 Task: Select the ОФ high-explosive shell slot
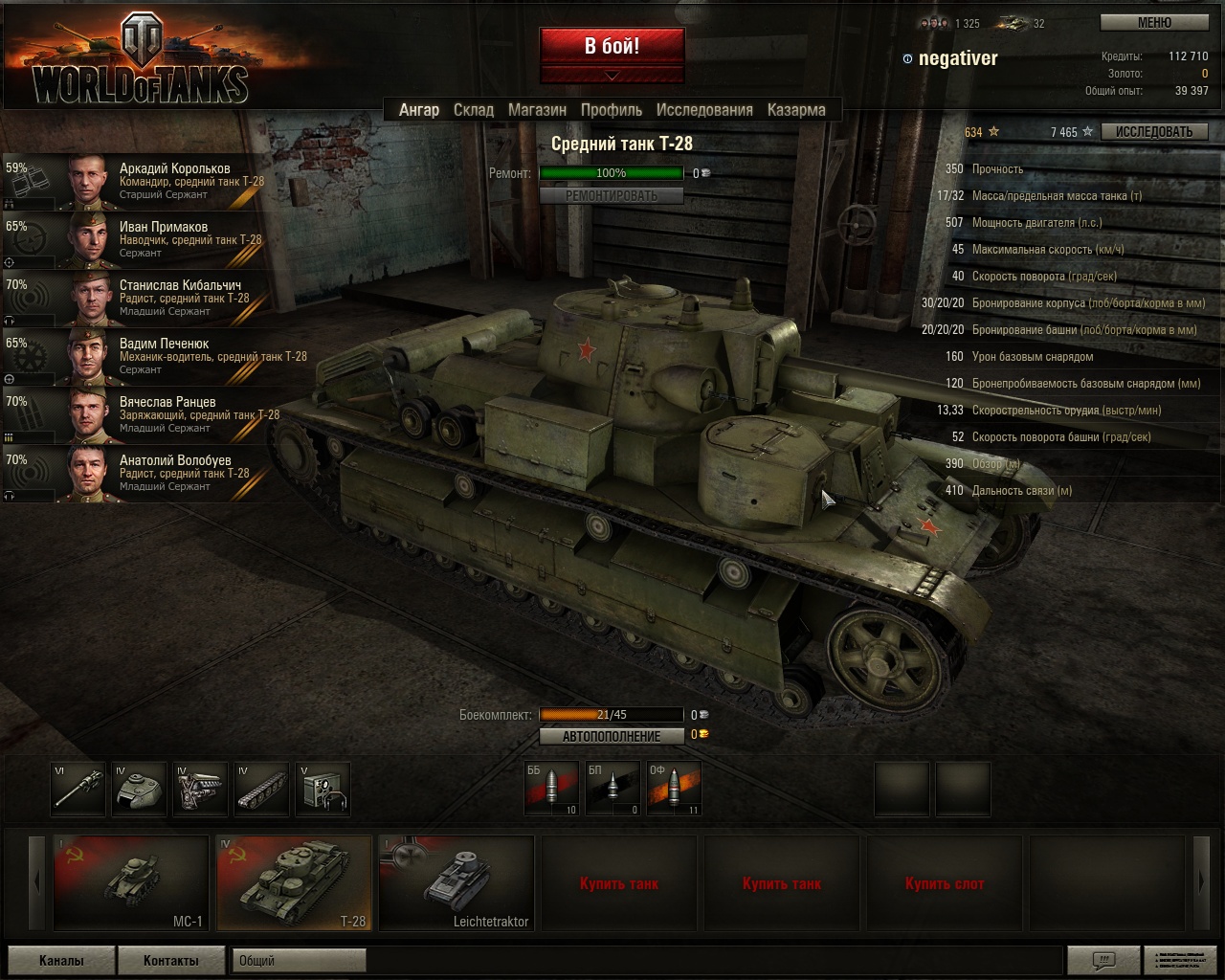(x=675, y=788)
